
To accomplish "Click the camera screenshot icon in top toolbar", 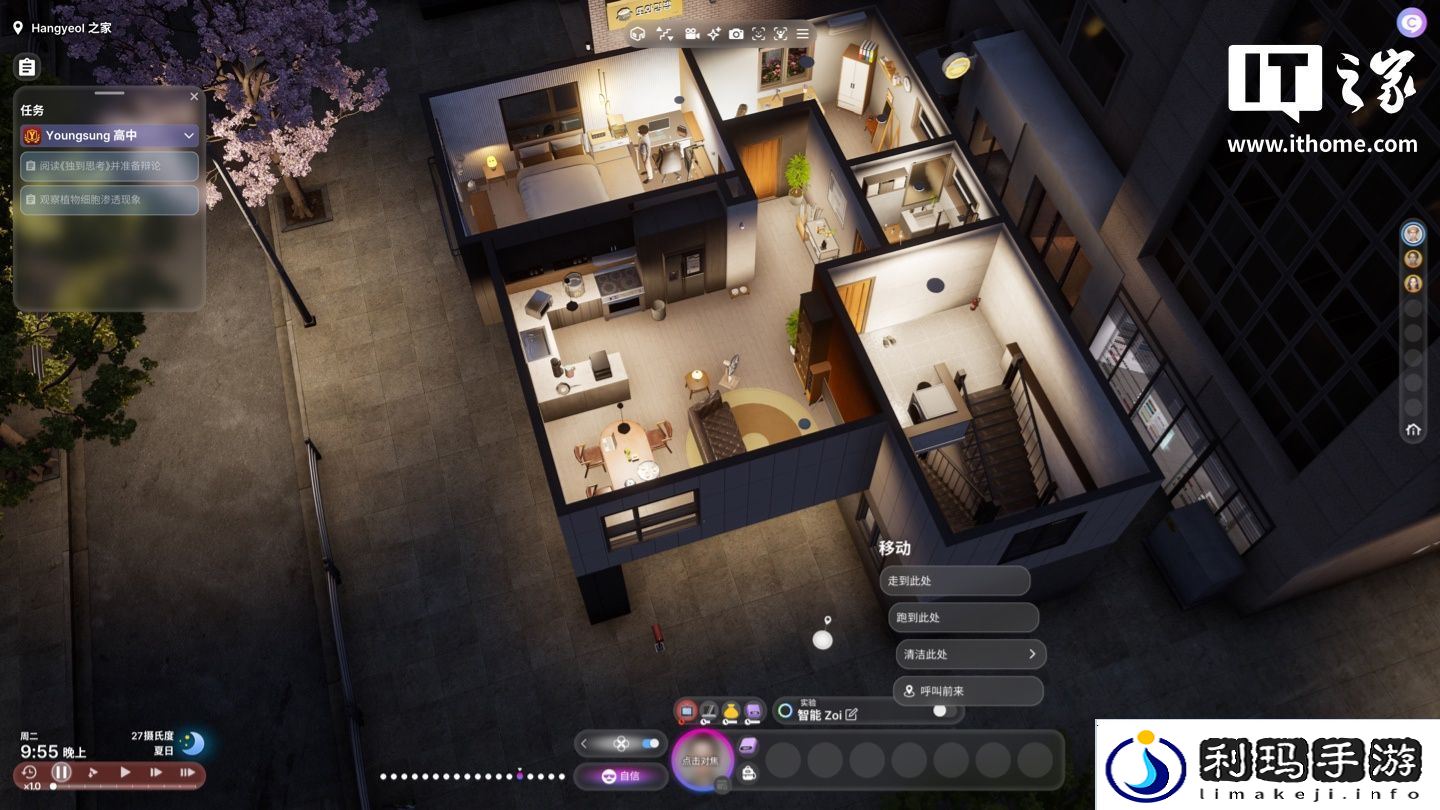I will (736, 34).
